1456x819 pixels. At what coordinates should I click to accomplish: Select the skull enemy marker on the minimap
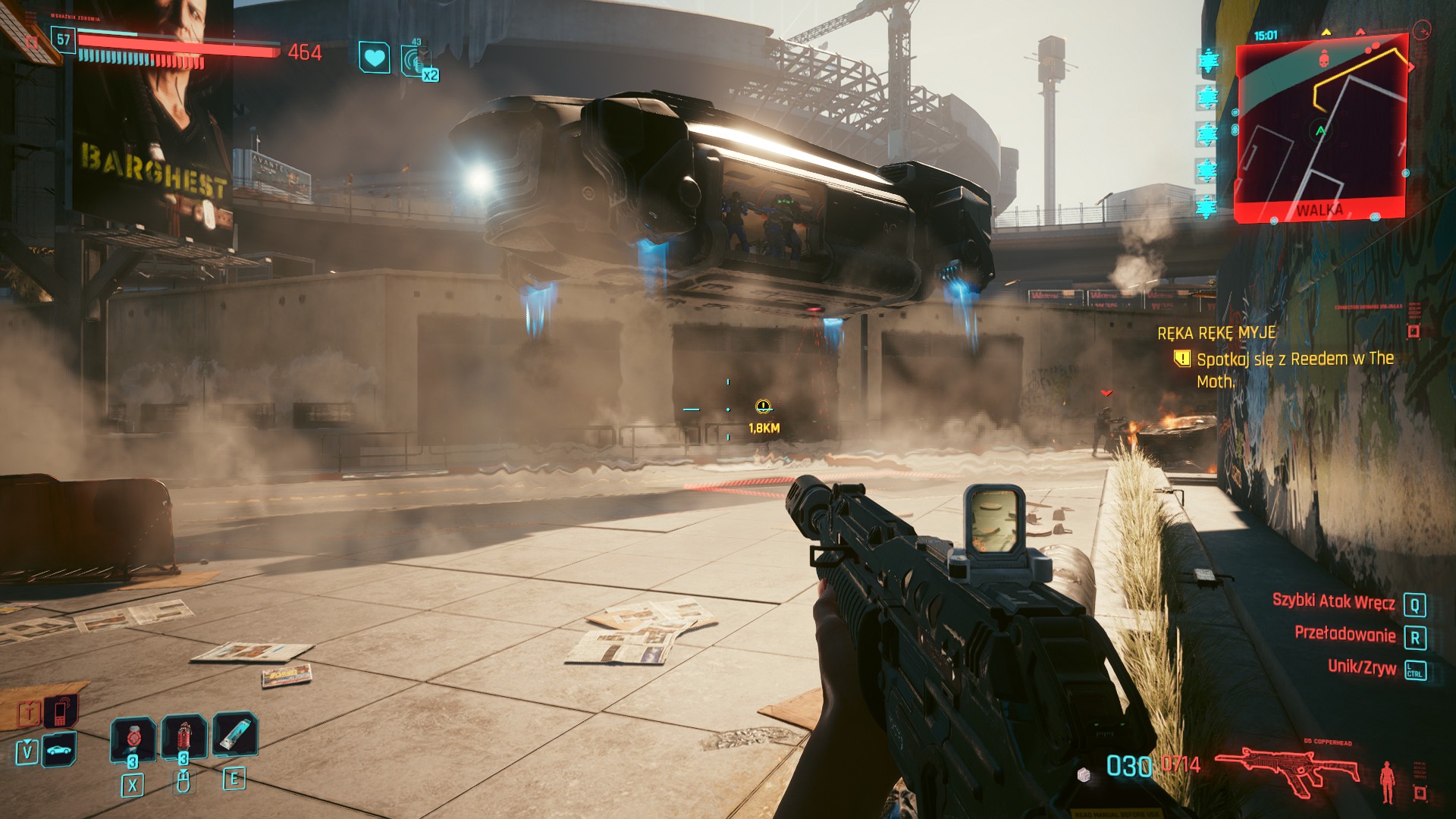[x=1324, y=56]
